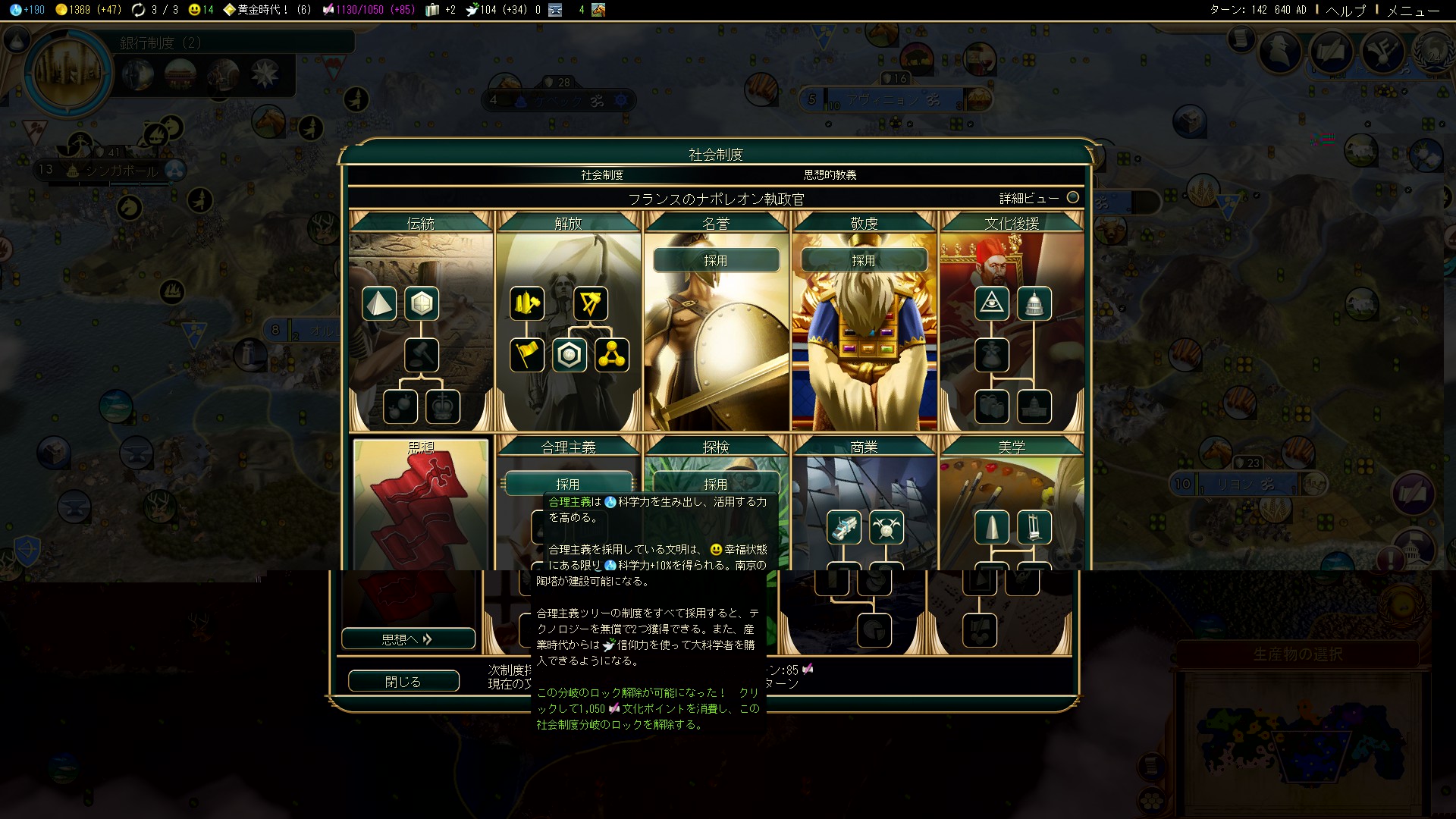
Task: Switch to the 思想的教義 tab
Action: pyautogui.click(x=830, y=175)
